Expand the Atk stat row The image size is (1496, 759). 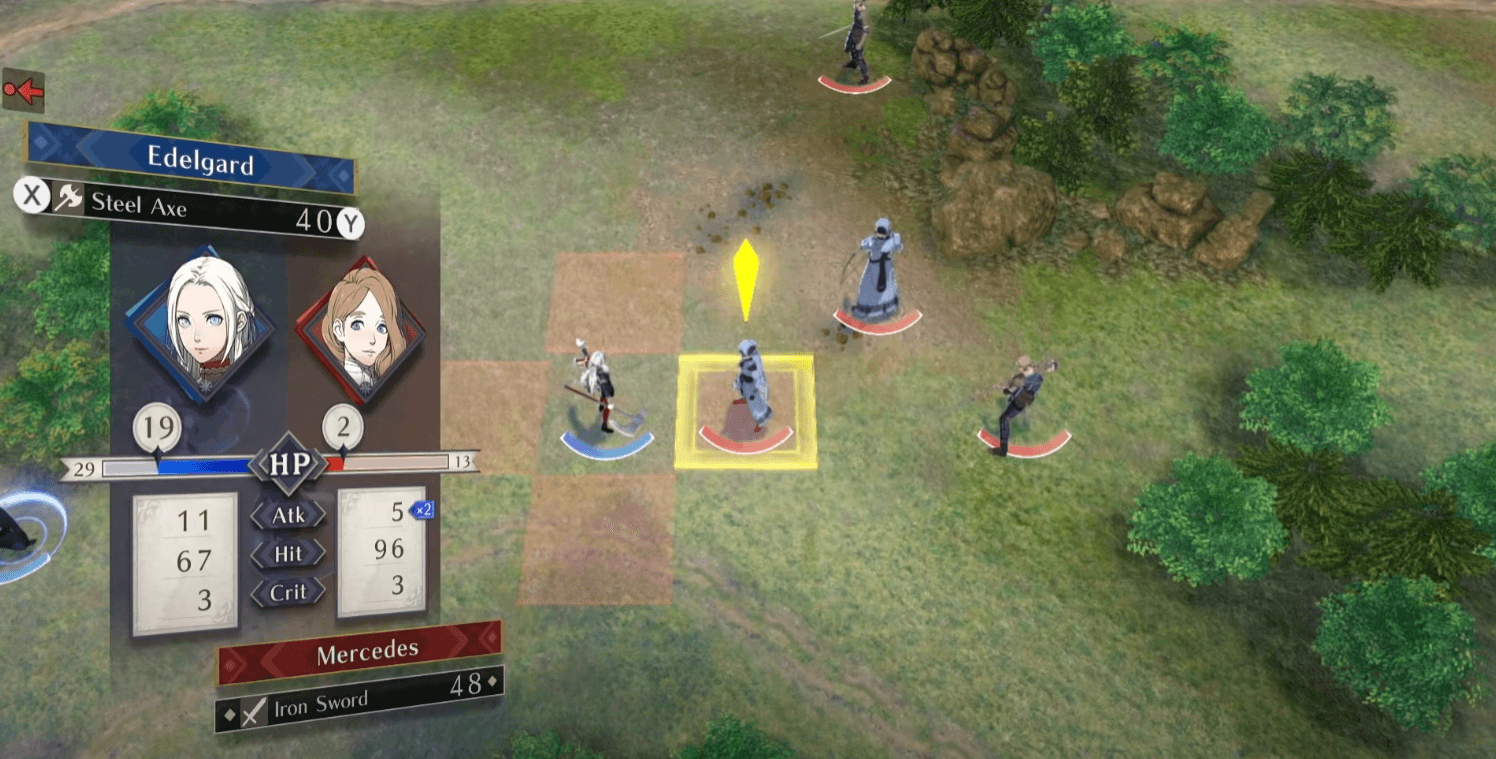coord(288,515)
